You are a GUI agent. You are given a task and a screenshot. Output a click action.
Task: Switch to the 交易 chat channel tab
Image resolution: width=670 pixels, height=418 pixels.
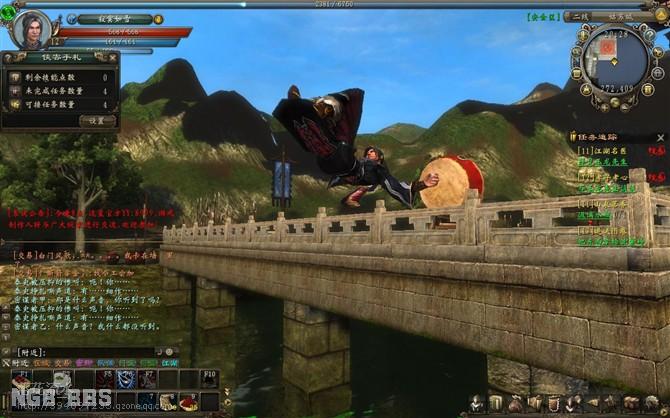62,363
